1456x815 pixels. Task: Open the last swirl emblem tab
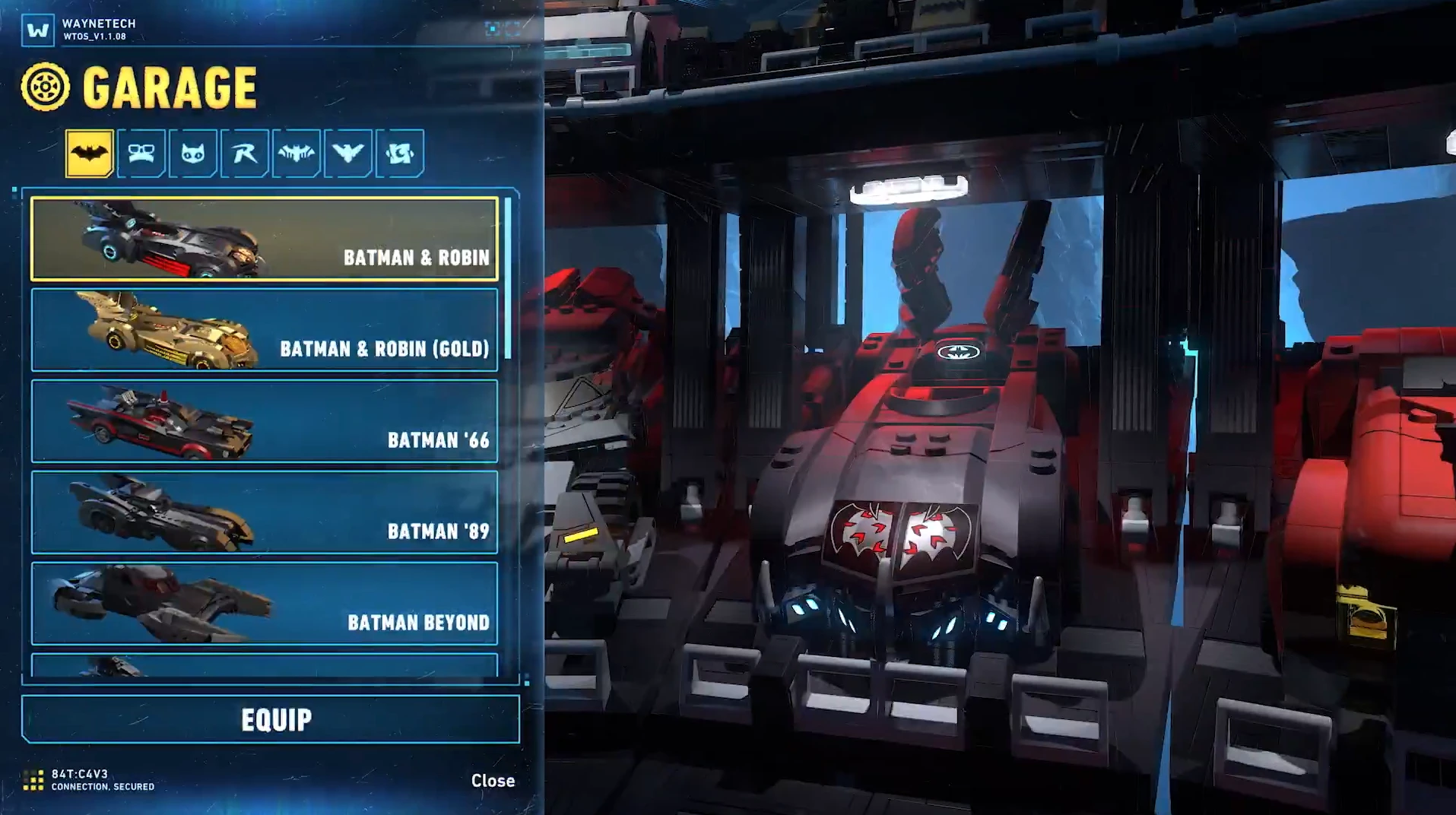click(x=400, y=154)
